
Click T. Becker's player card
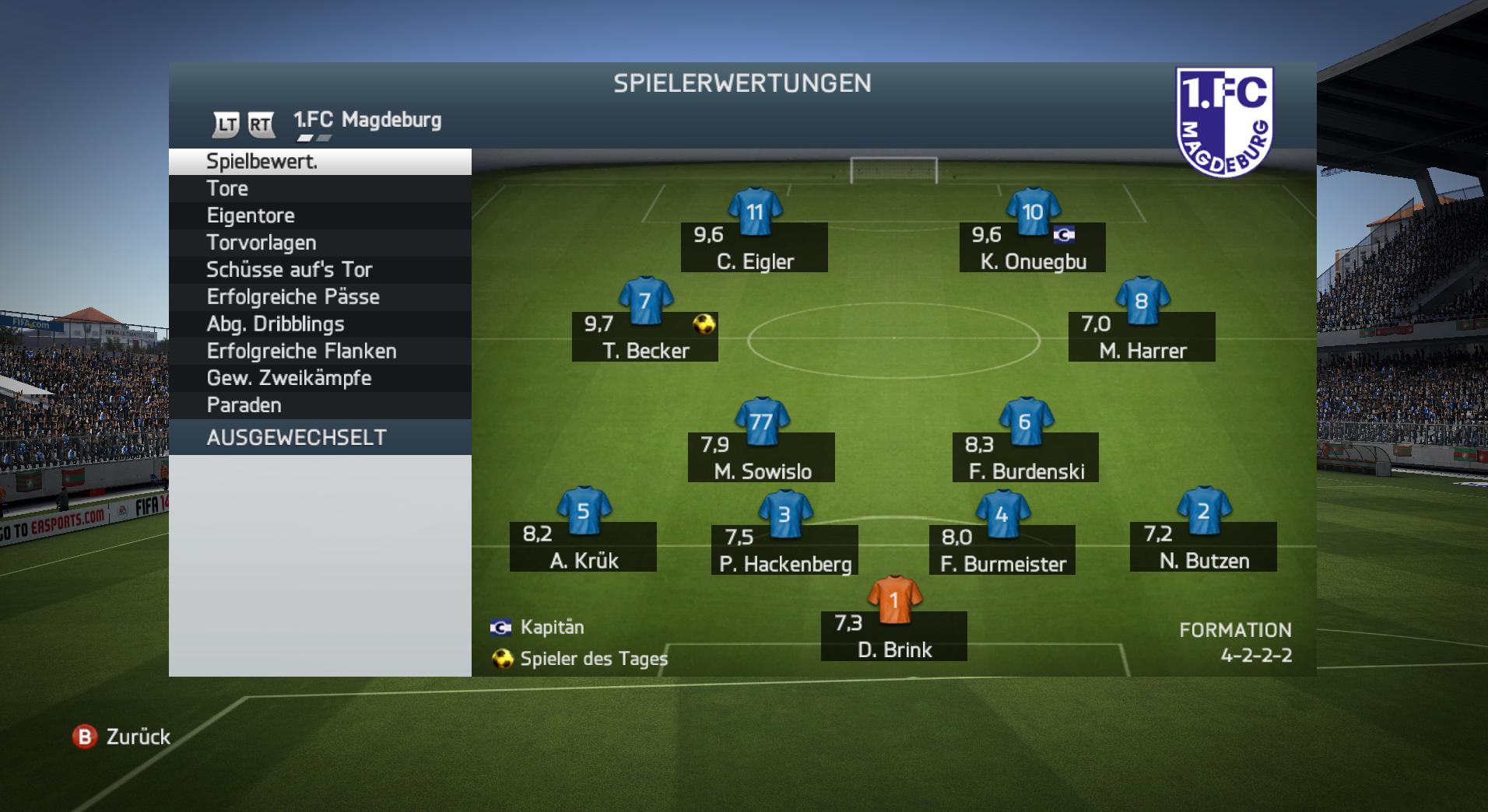(645, 337)
